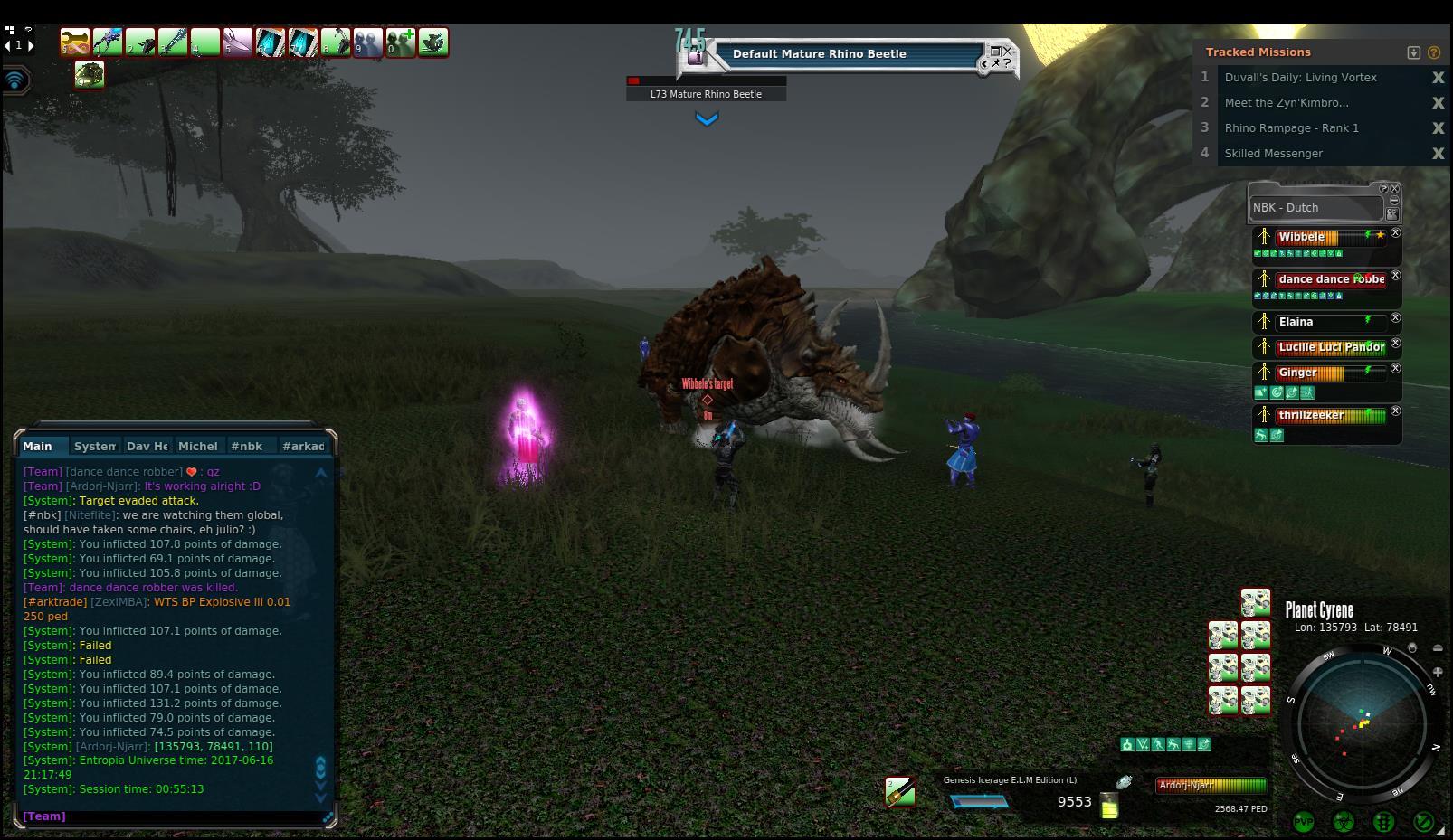Screen dimensions: 1453x840
Task: Switch to the System chat tab
Action: [x=95, y=446]
